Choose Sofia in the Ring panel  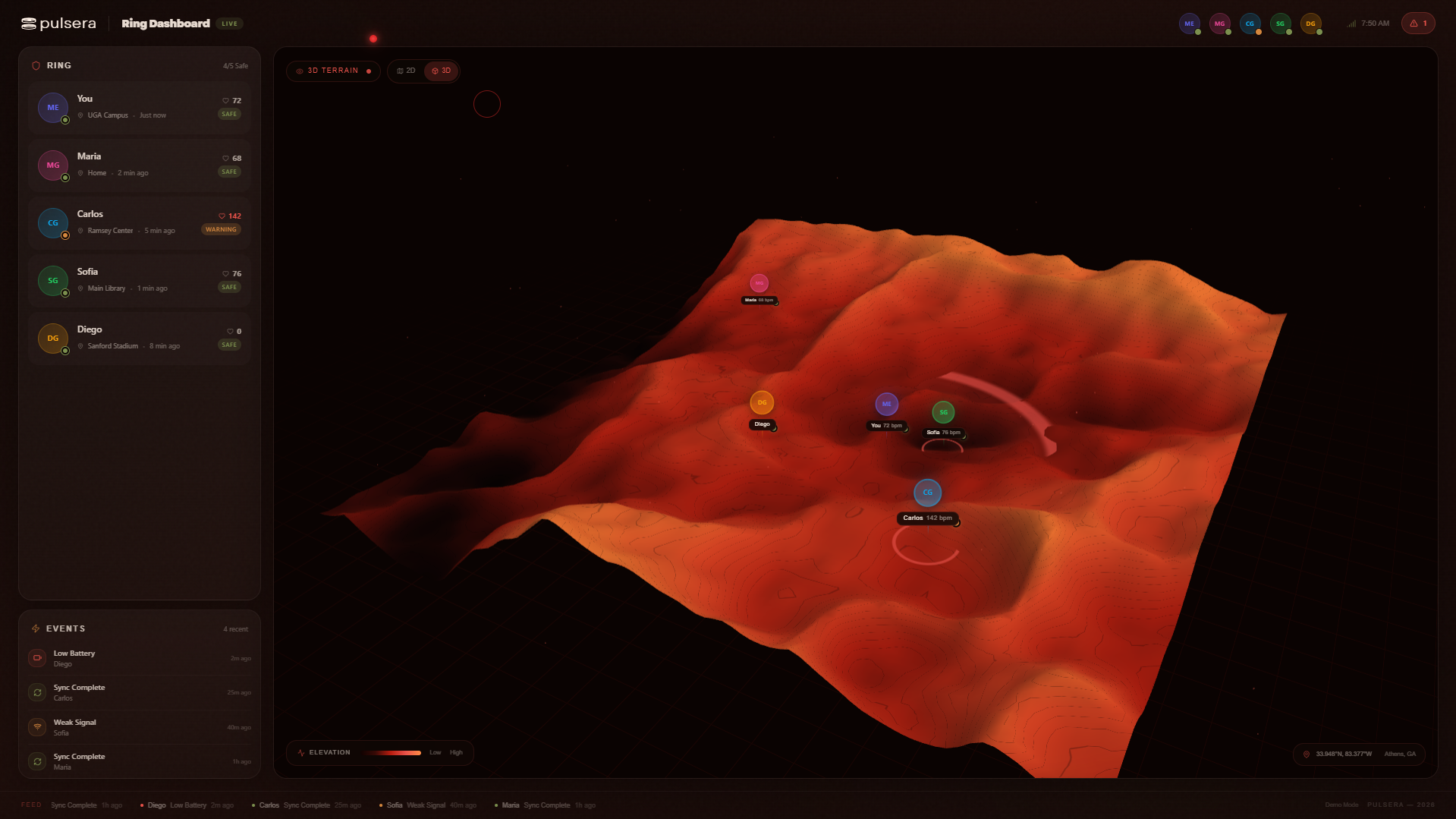click(140, 280)
